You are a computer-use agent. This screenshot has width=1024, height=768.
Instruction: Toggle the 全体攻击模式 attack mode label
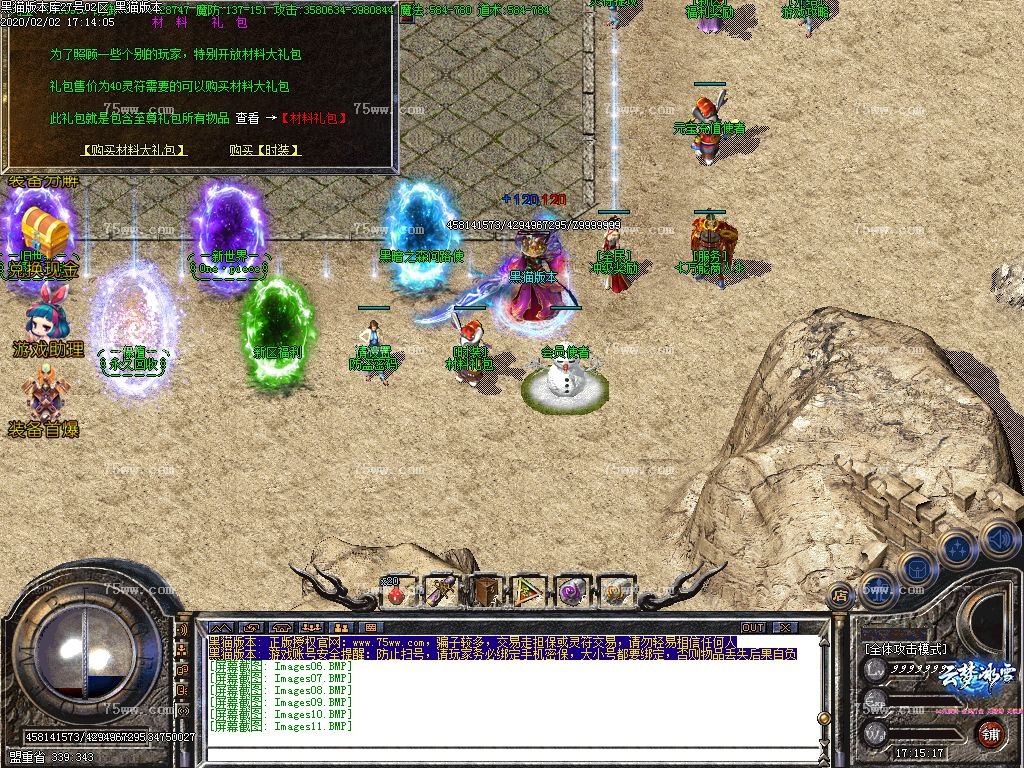coord(905,648)
